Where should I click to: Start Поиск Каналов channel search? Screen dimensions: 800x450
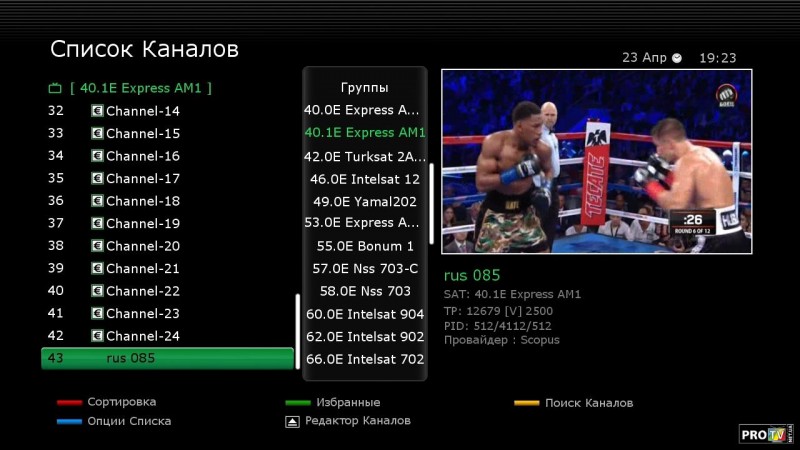click(588, 403)
